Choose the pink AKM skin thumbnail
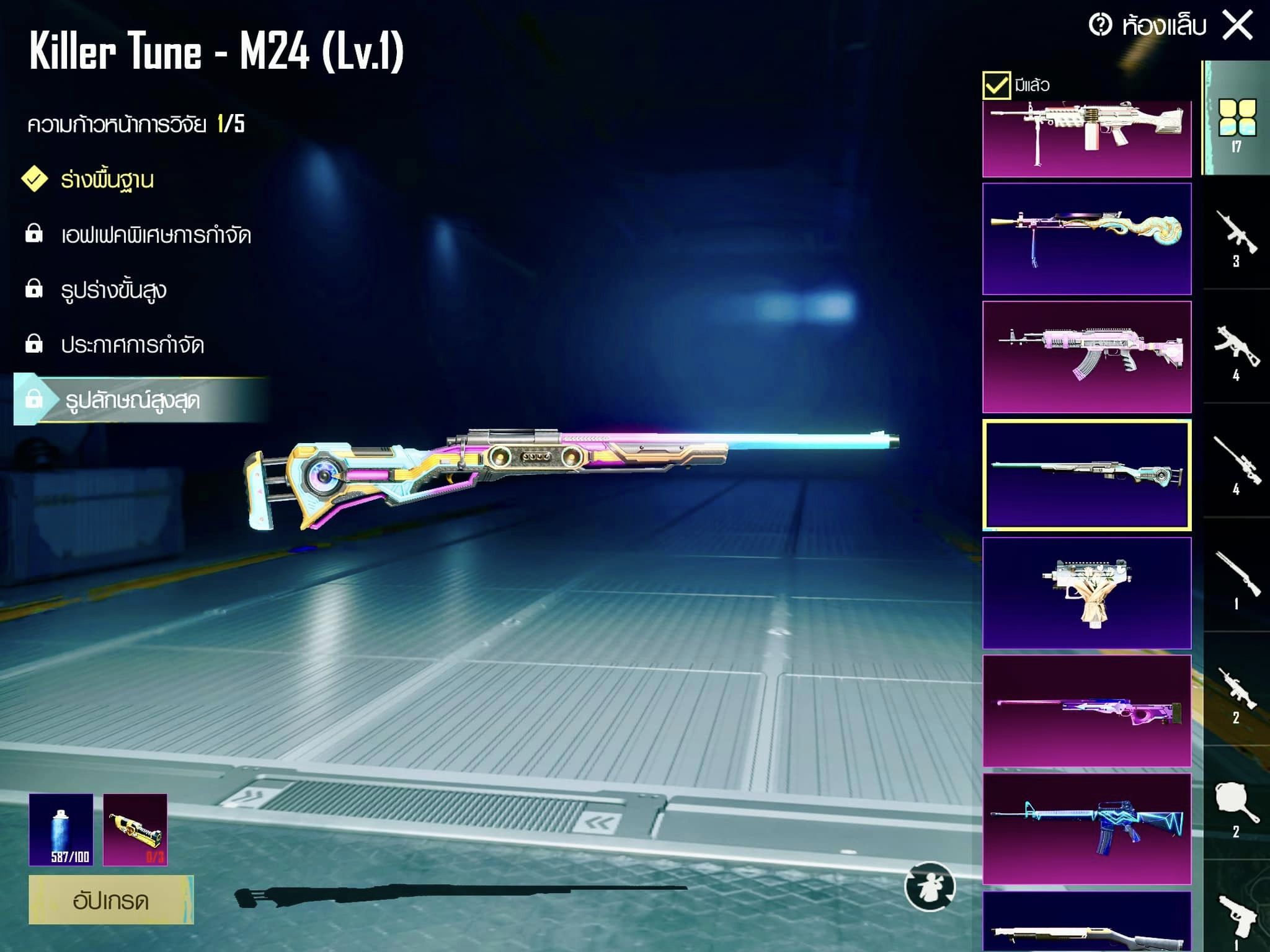This screenshot has width=1270, height=952. [x=1086, y=357]
